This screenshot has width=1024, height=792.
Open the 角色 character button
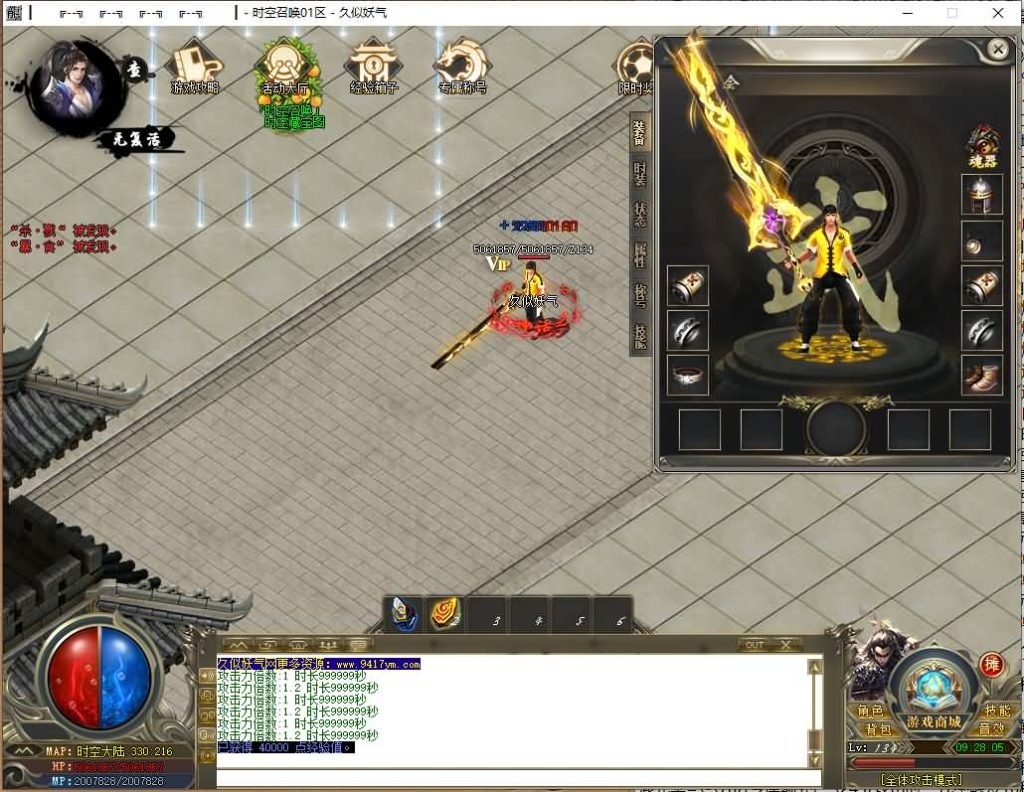(x=871, y=711)
